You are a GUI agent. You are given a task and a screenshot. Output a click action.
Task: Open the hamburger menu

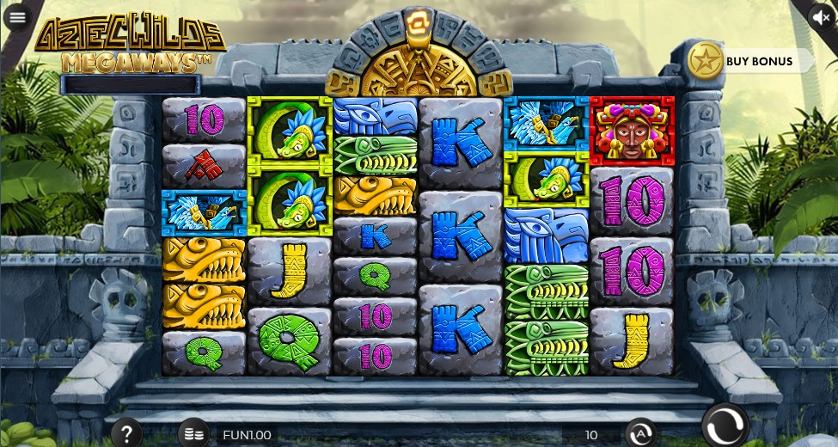[17, 17]
